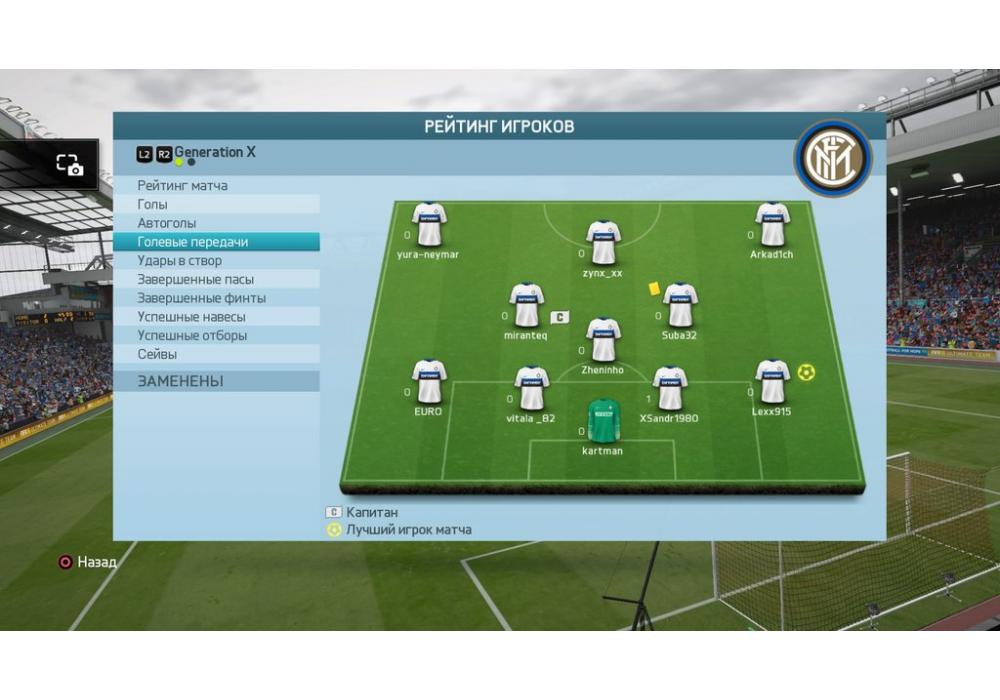The width and height of the screenshot is (1000, 700).
Task: Select goalkeeper kartman on the pitch
Action: click(603, 422)
